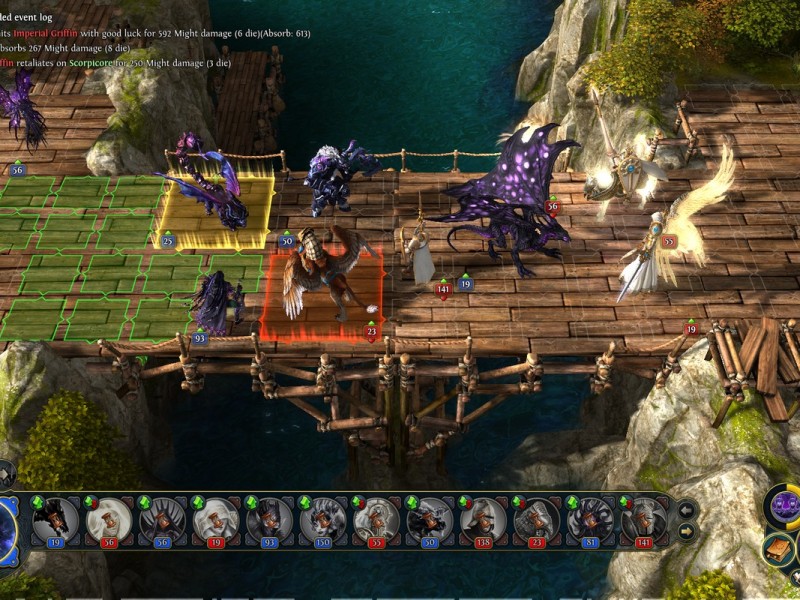Screen dimensions: 800x600
Task: Click the right arrow beside the turn order bar
Action: [687, 531]
